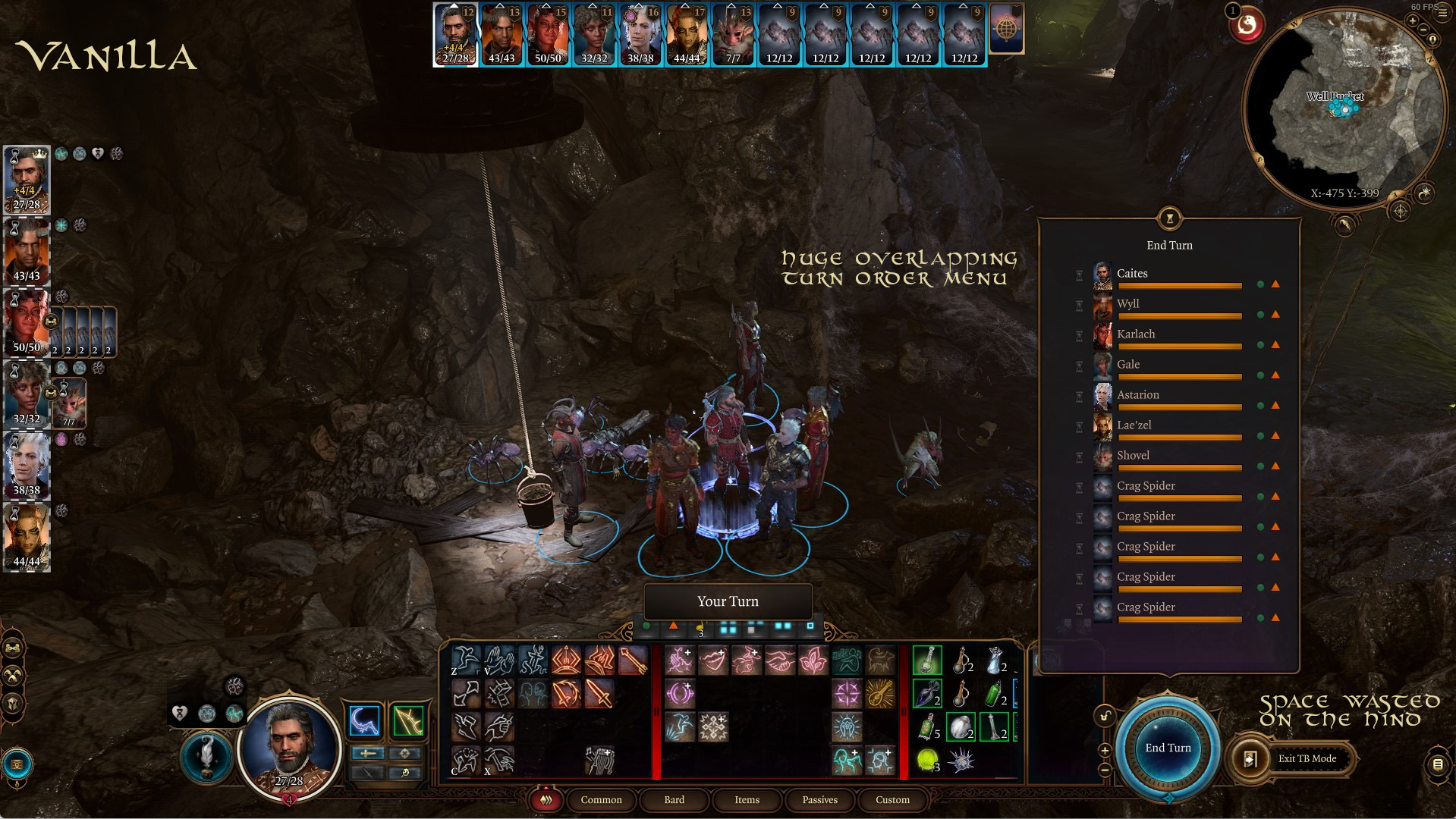This screenshot has height=819, width=1456.
Task: Click Karlach's orange initiative bar in turn order
Action: pyautogui.click(x=1180, y=346)
